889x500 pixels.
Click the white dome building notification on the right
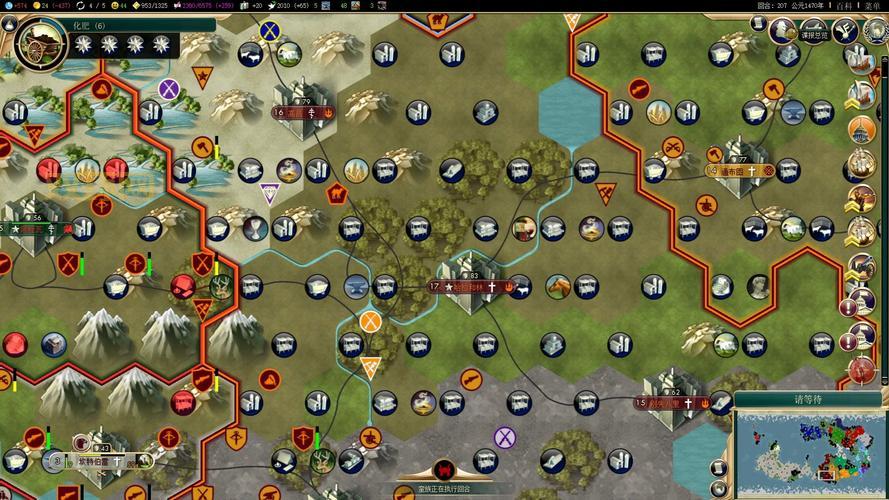pyautogui.click(x=860, y=129)
